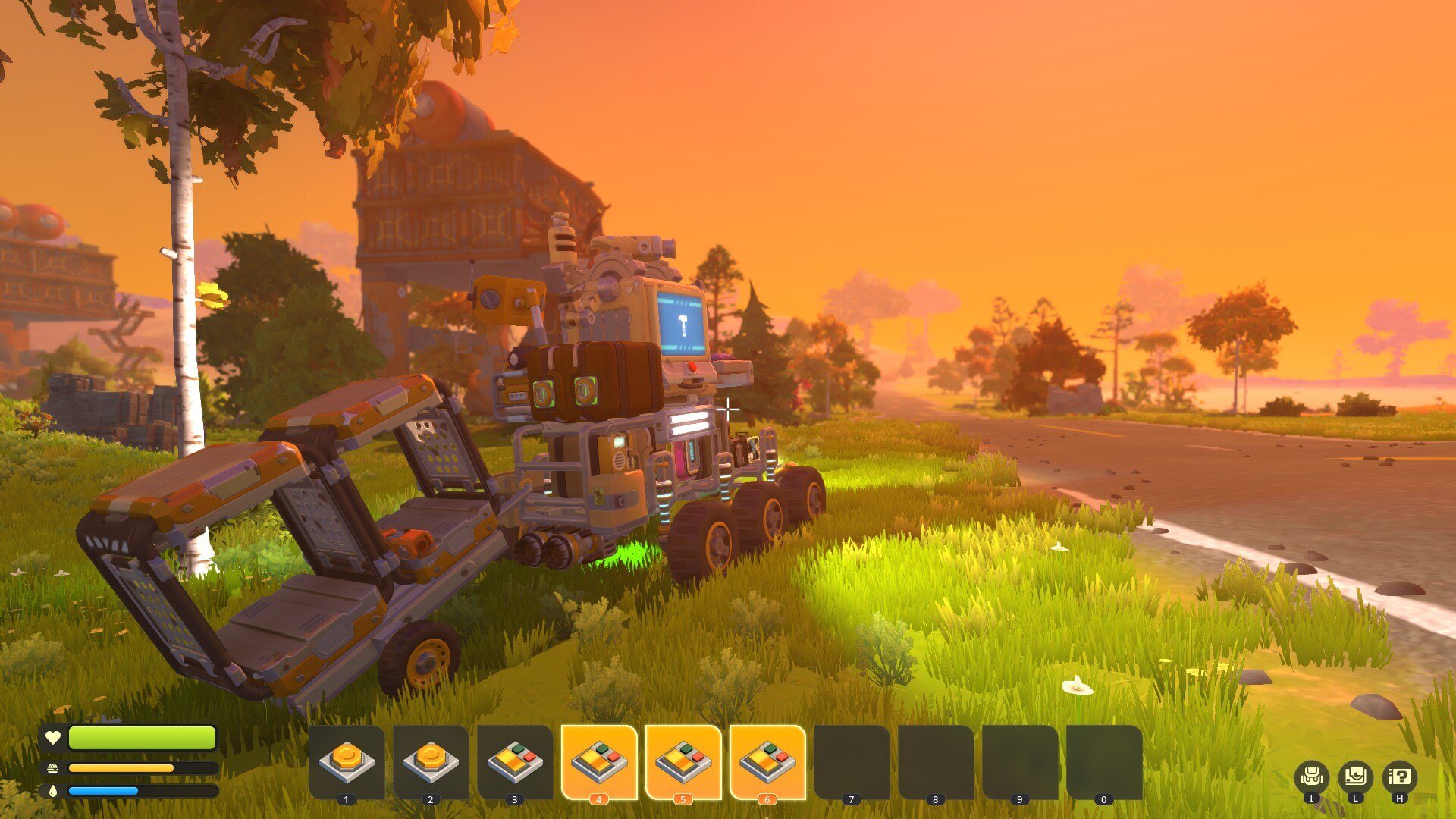Click the active switch in hotbar slot 5
The width and height of the screenshot is (1456, 819).
pos(683,761)
